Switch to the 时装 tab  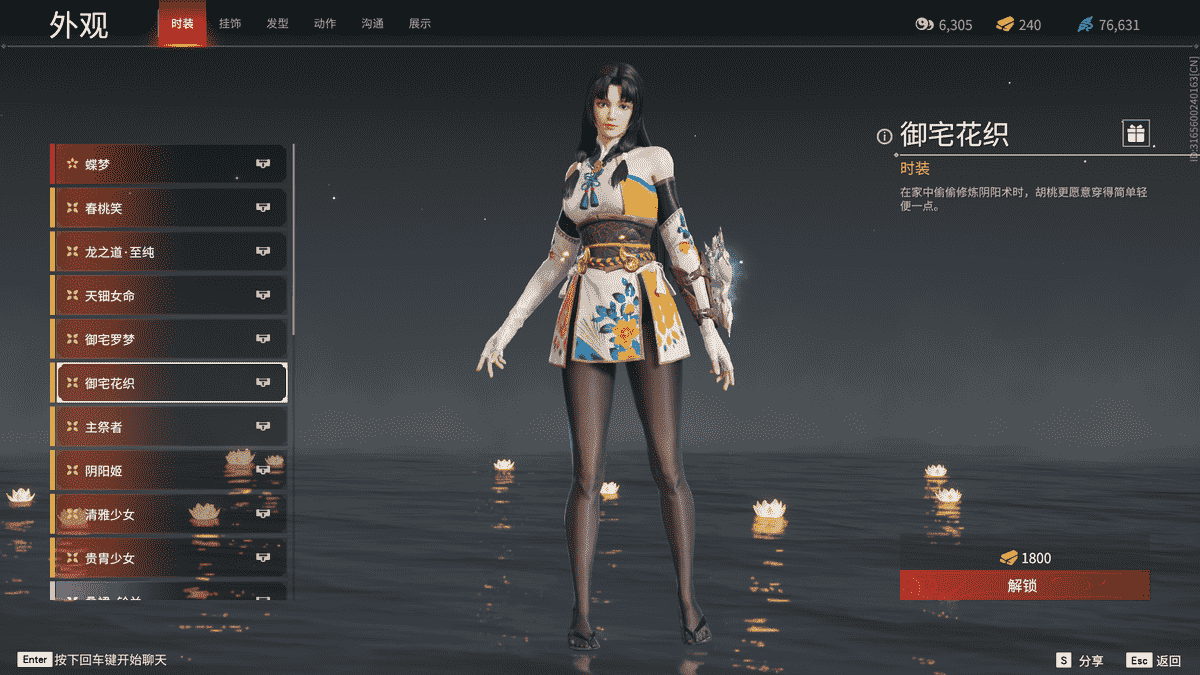(x=182, y=24)
